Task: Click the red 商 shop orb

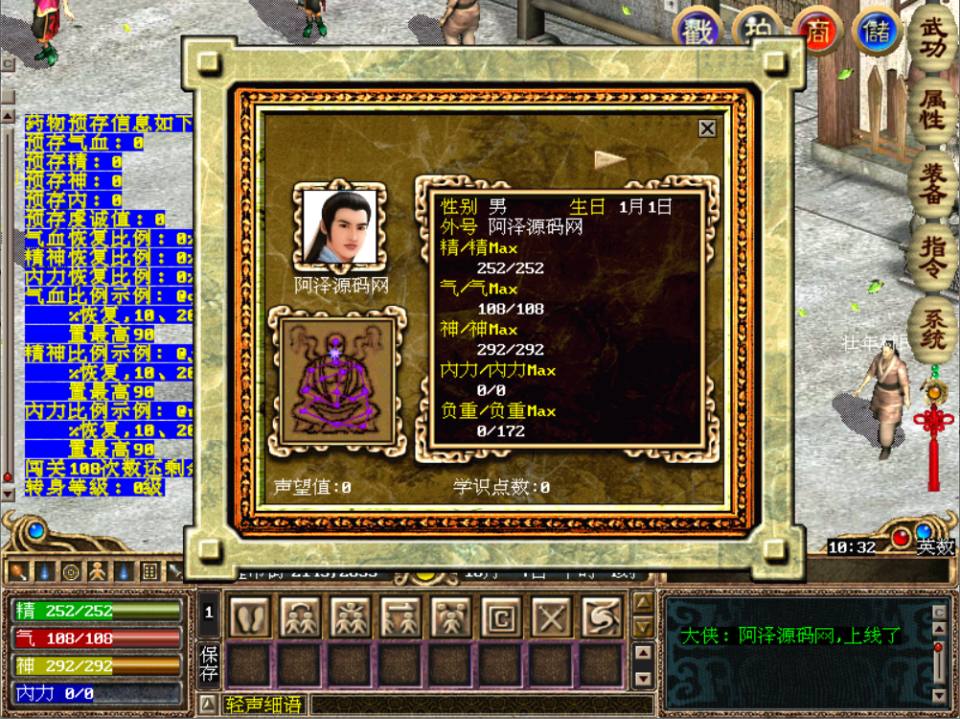Action: (x=817, y=31)
